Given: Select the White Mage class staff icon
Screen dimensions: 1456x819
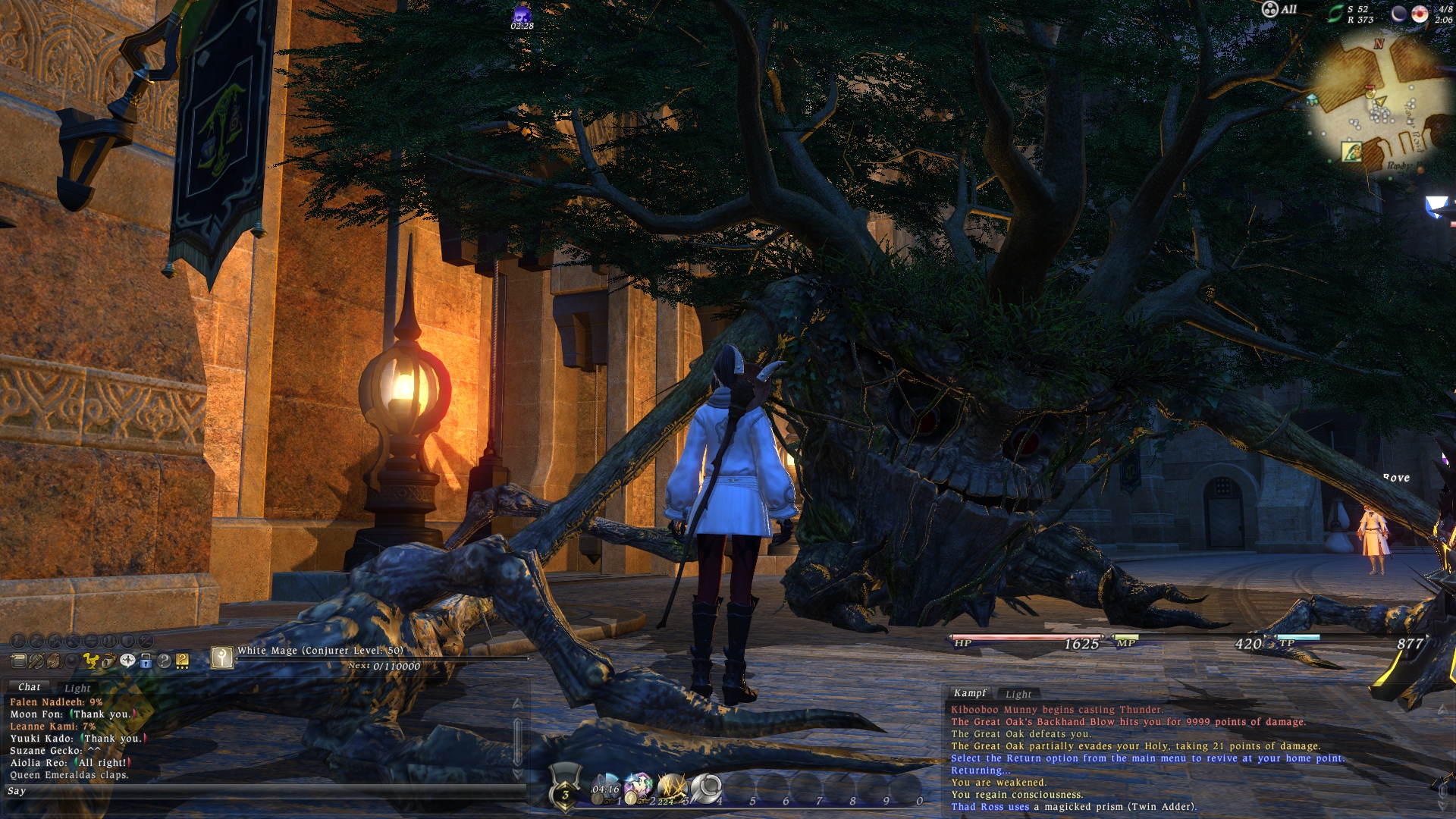Looking at the screenshot, I should (221, 657).
